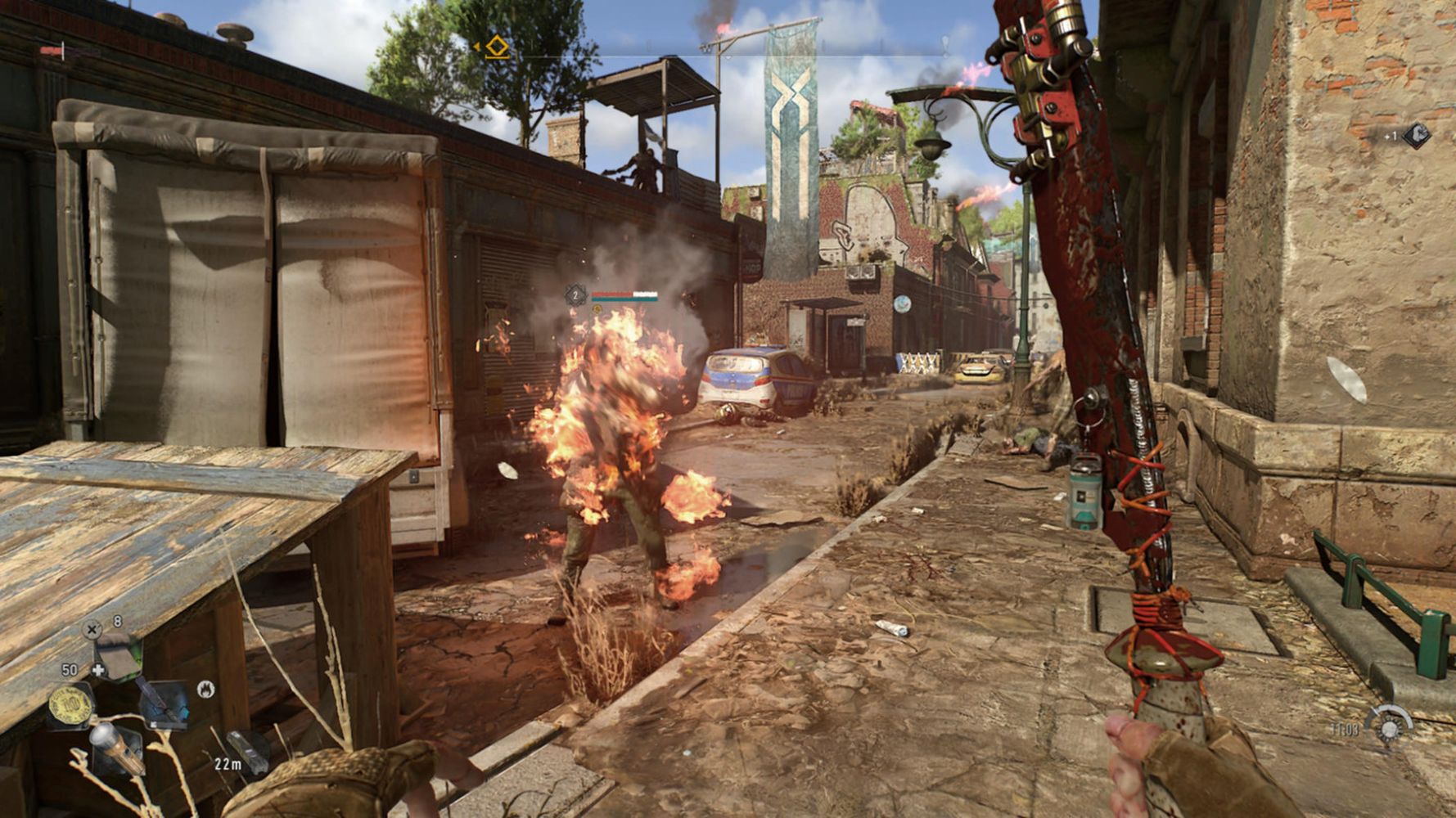
Task: Click the +1 item pickup notification icon
Action: click(x=1417, y=135)
